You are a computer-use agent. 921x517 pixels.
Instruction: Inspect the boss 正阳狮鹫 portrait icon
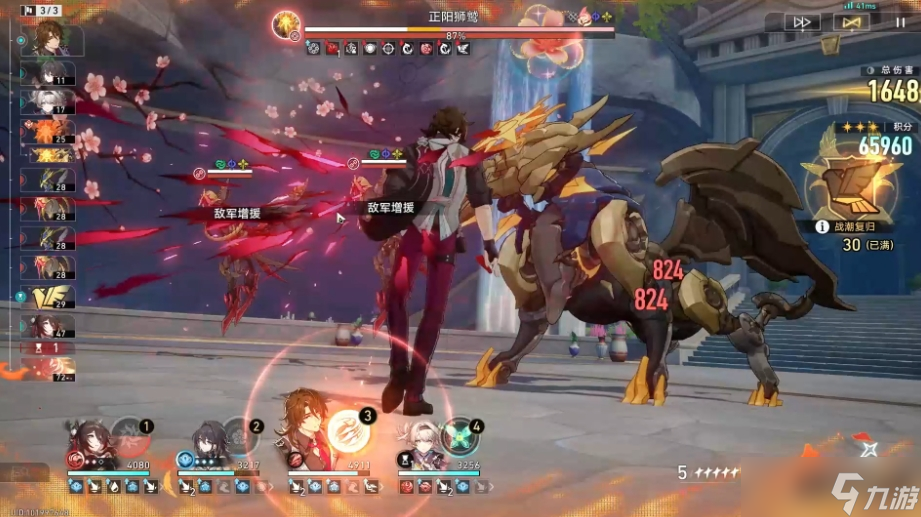point(288,23)
